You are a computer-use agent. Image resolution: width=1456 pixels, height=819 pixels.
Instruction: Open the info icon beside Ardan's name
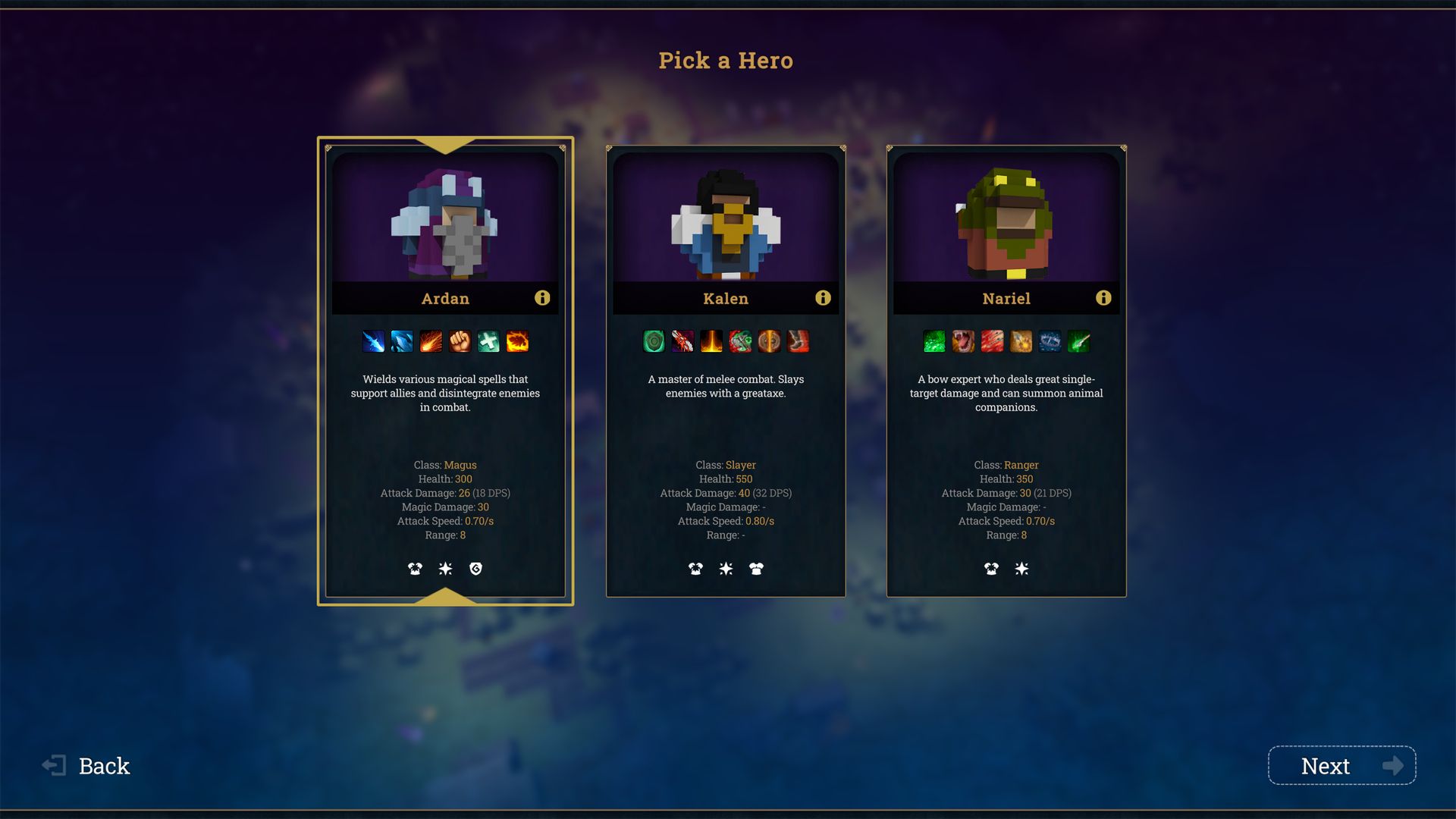coord(542,298)
